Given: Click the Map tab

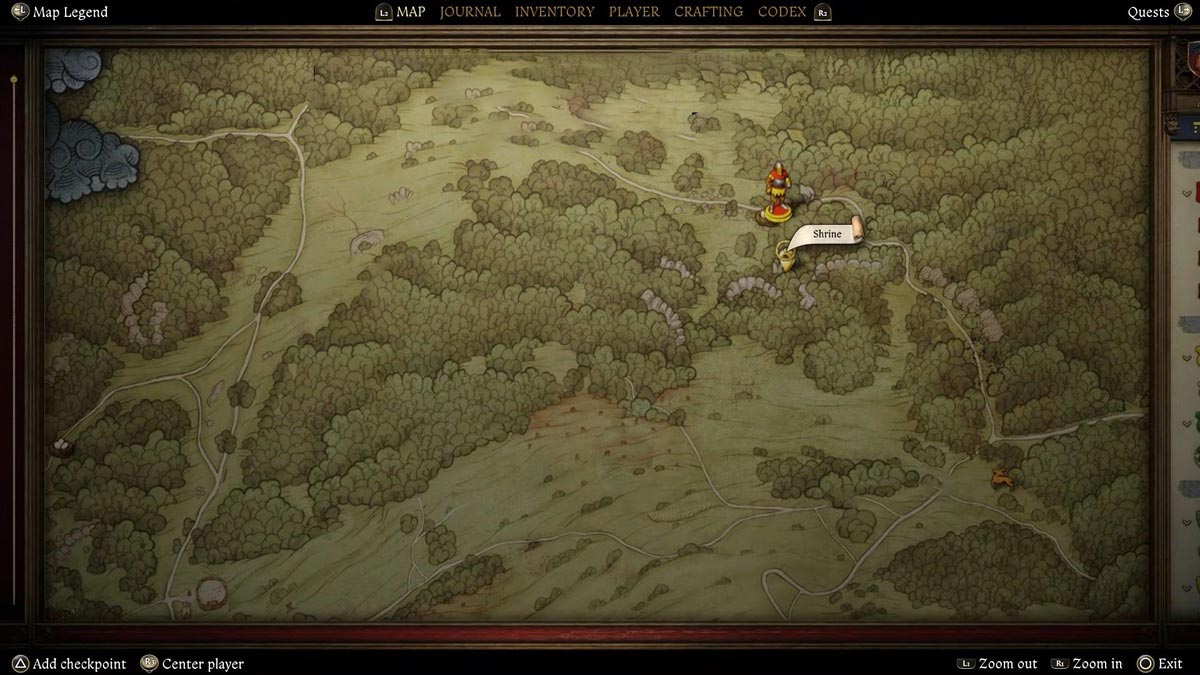Looking at the screenshot, I should [410, 12].
